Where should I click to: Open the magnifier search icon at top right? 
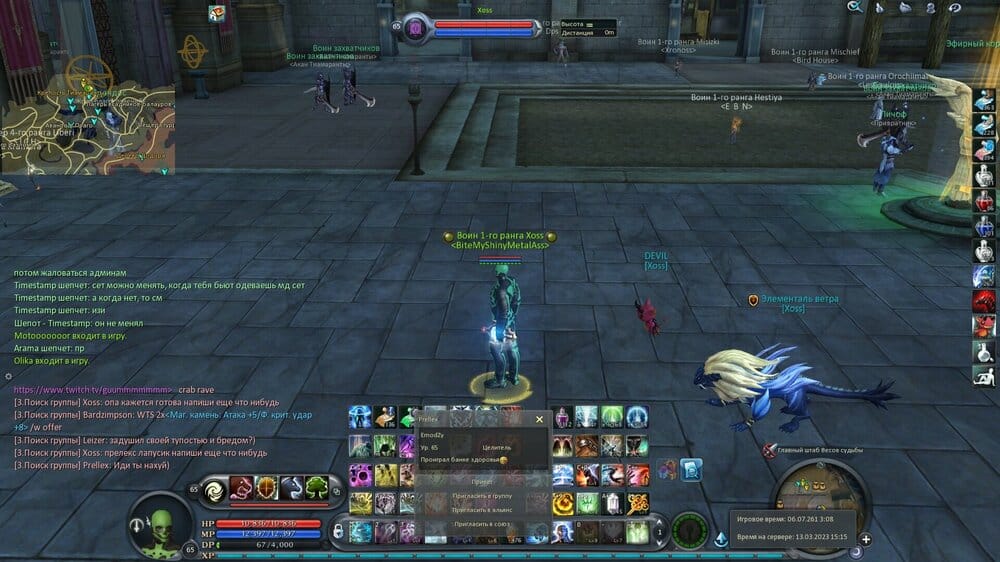(x=854, y=7)
